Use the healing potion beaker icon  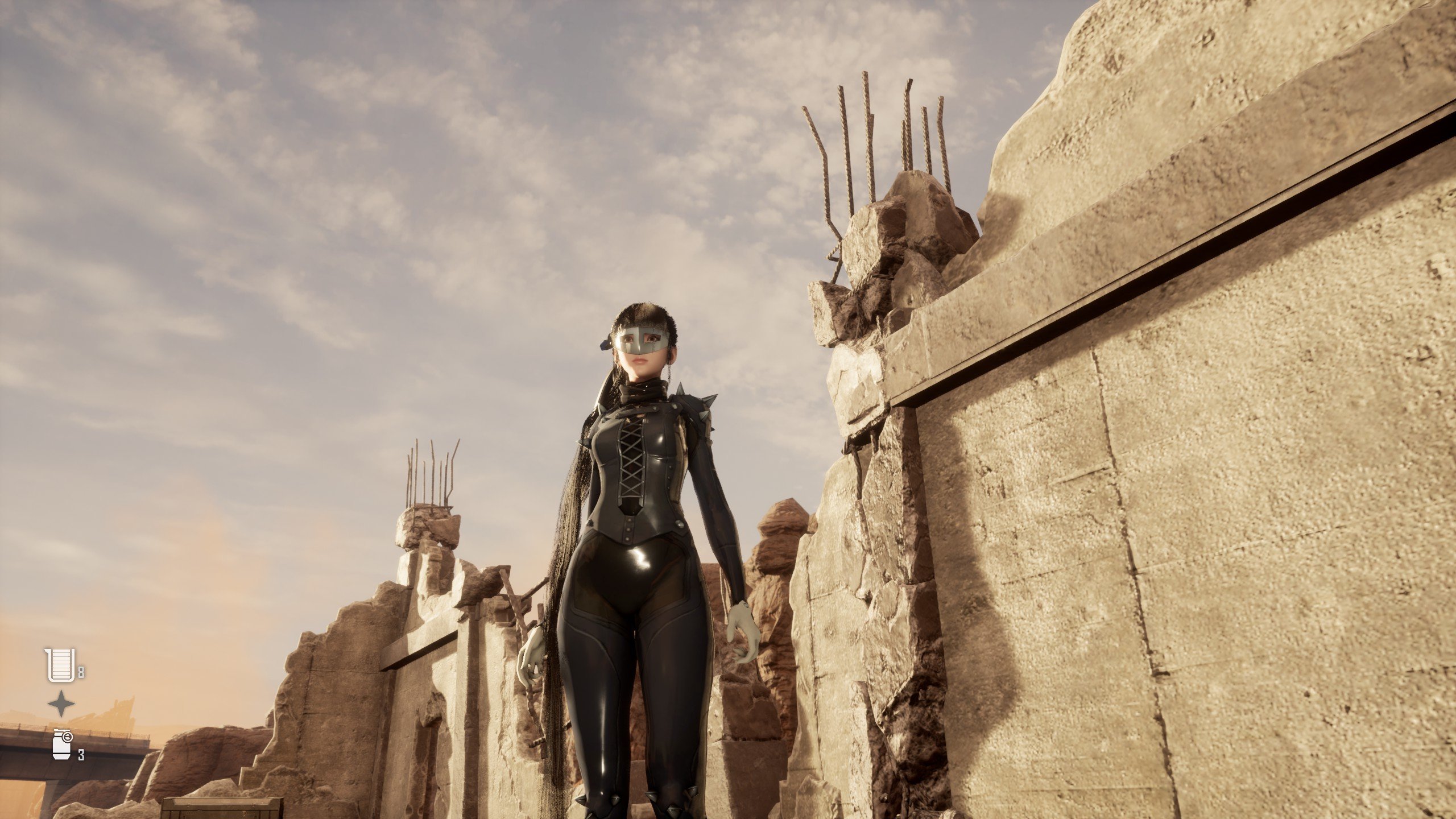60,665
